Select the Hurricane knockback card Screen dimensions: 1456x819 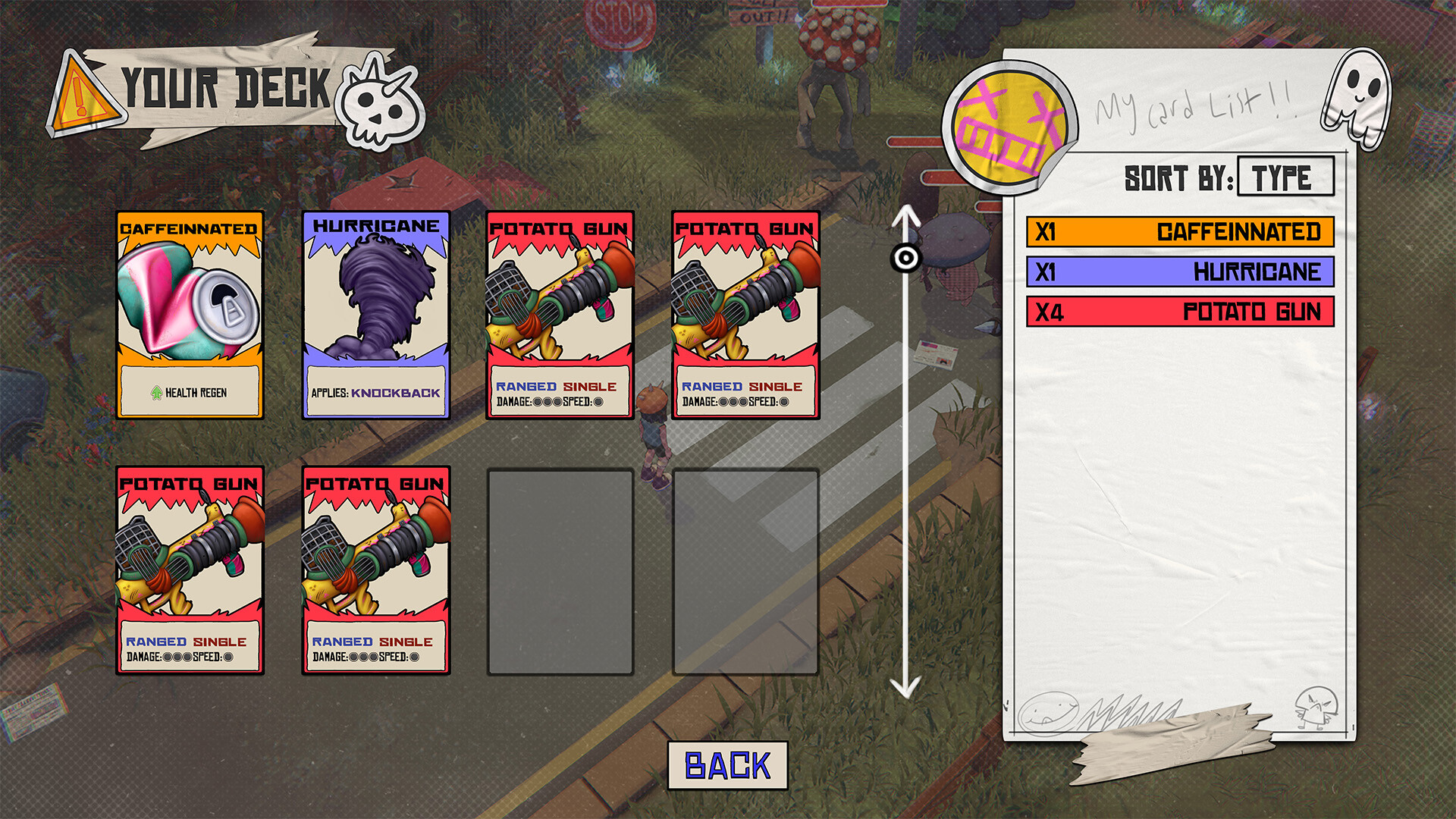pos(375,315)
